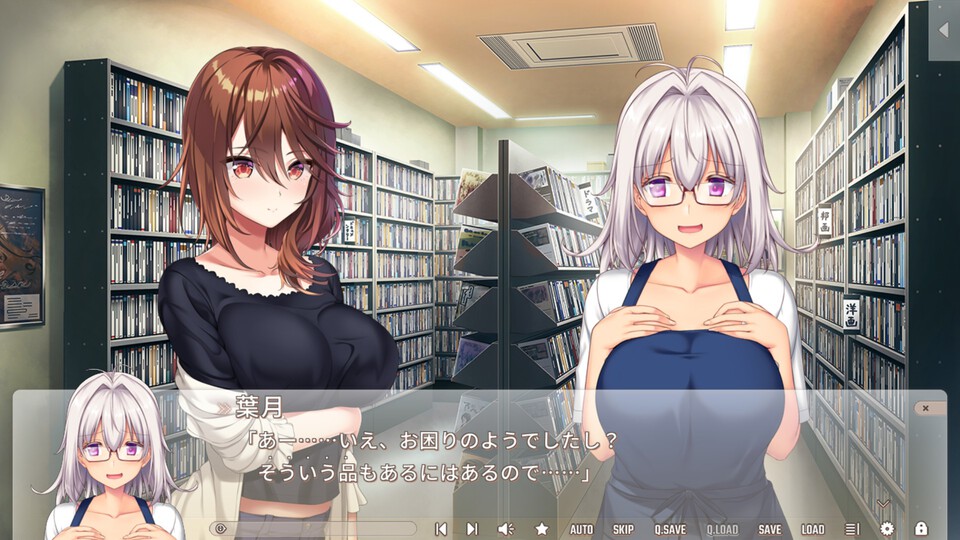Hide the message window with the x button
Viewport: 960px width, 540px height.
click(926, 408)
